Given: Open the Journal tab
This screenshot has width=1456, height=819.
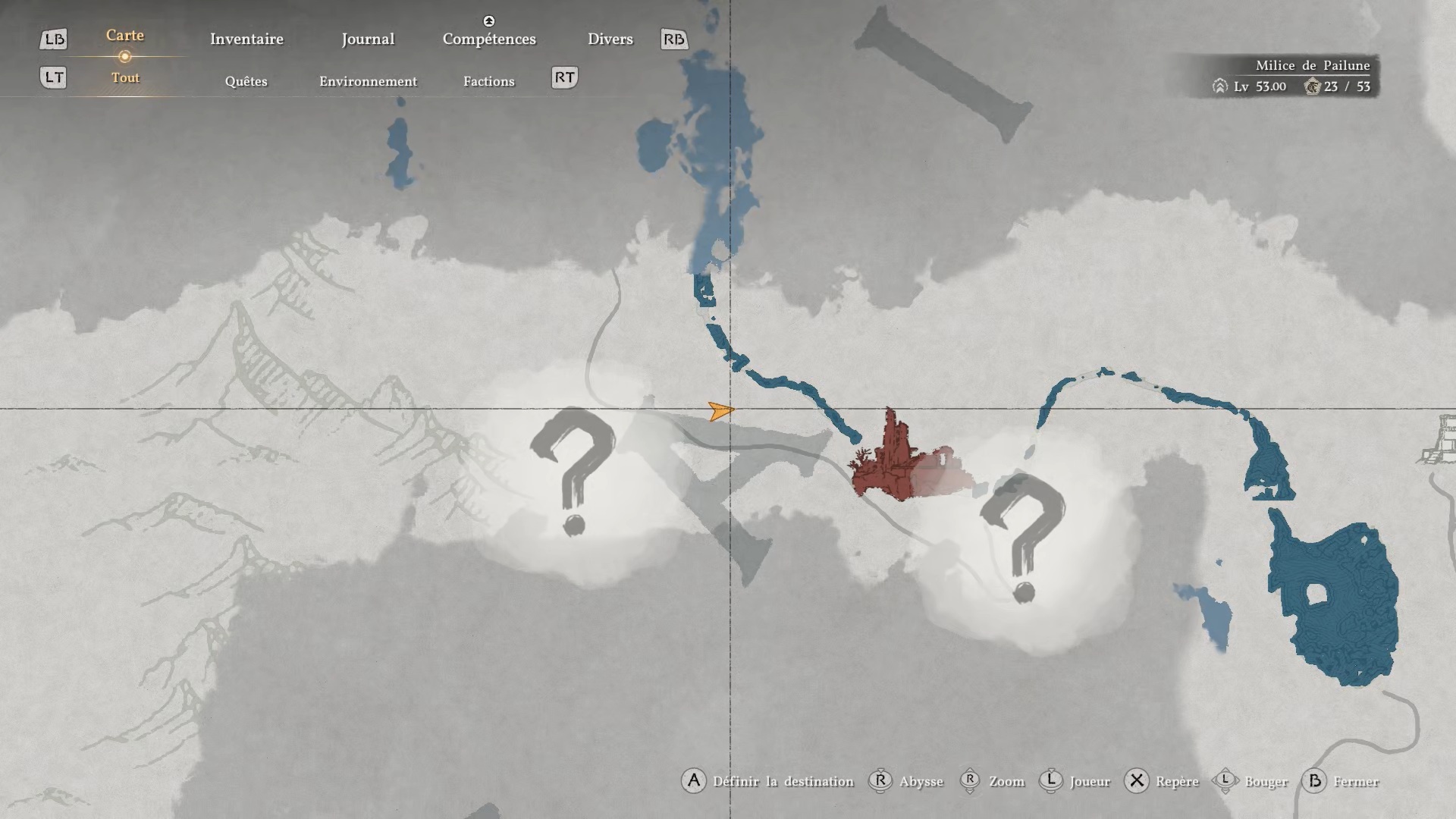Looking at the screenshot, I should 368,39.
